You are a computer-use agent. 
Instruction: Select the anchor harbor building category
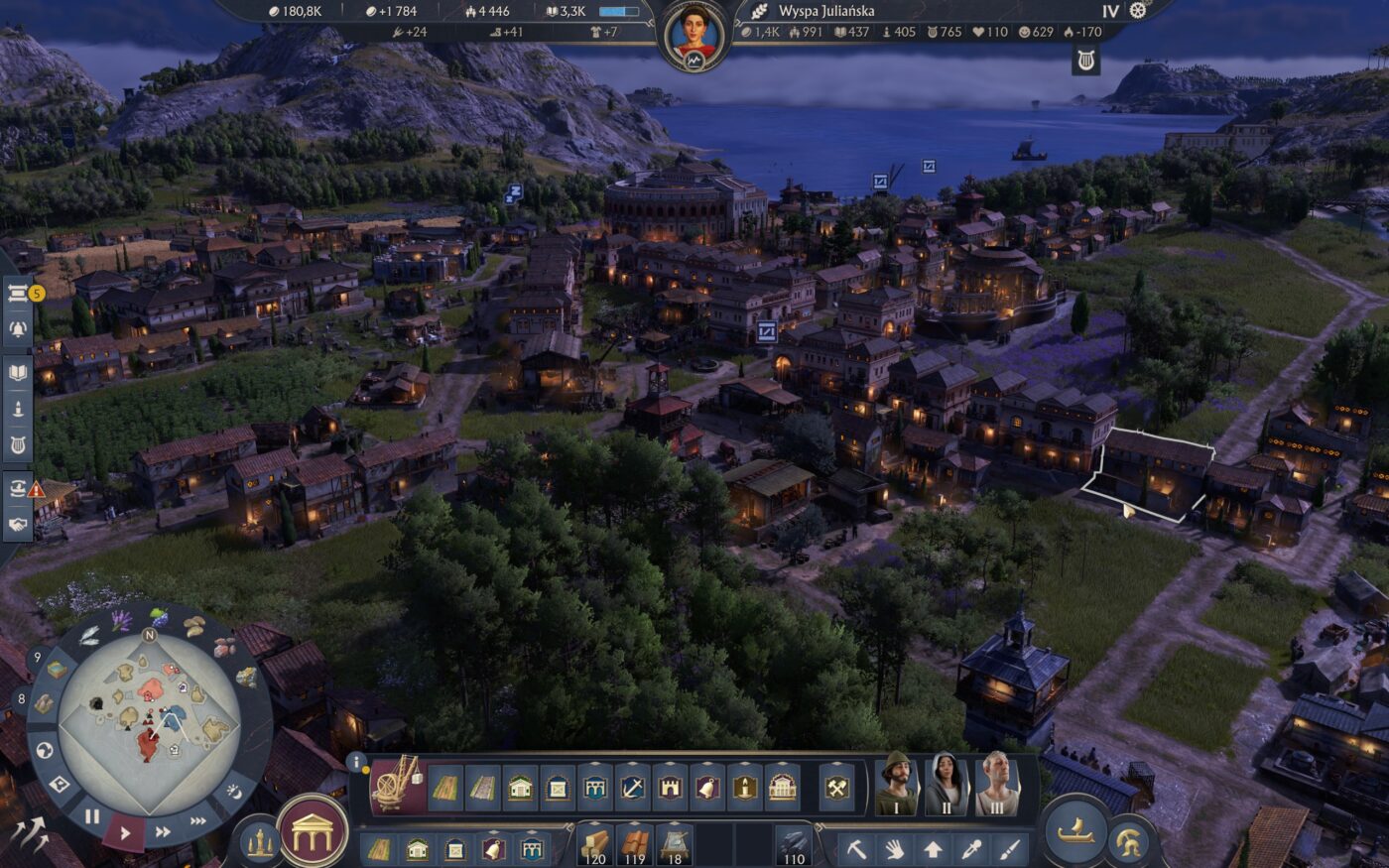633,789
